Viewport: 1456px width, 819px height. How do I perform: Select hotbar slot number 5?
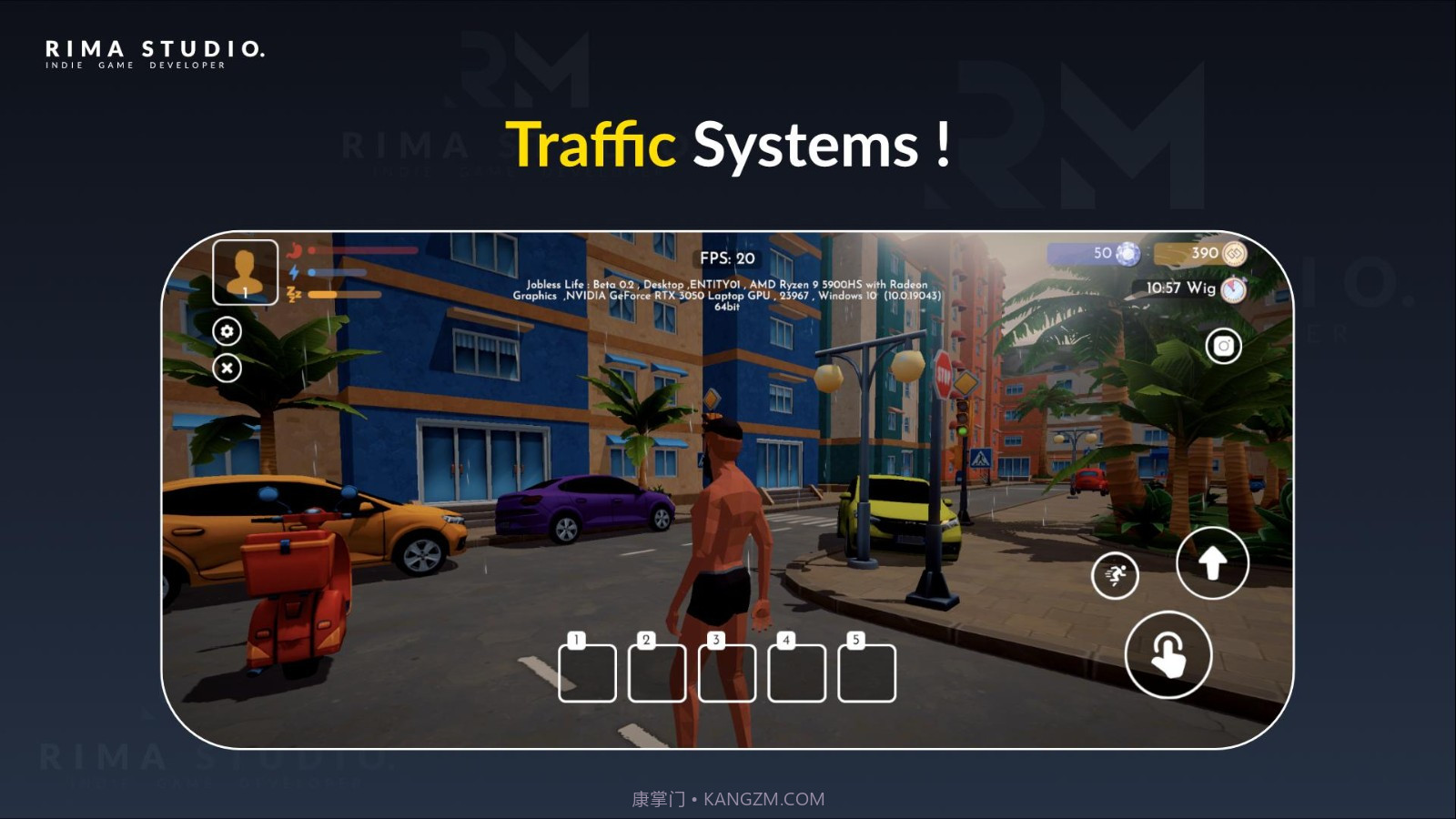click(866, 672)
